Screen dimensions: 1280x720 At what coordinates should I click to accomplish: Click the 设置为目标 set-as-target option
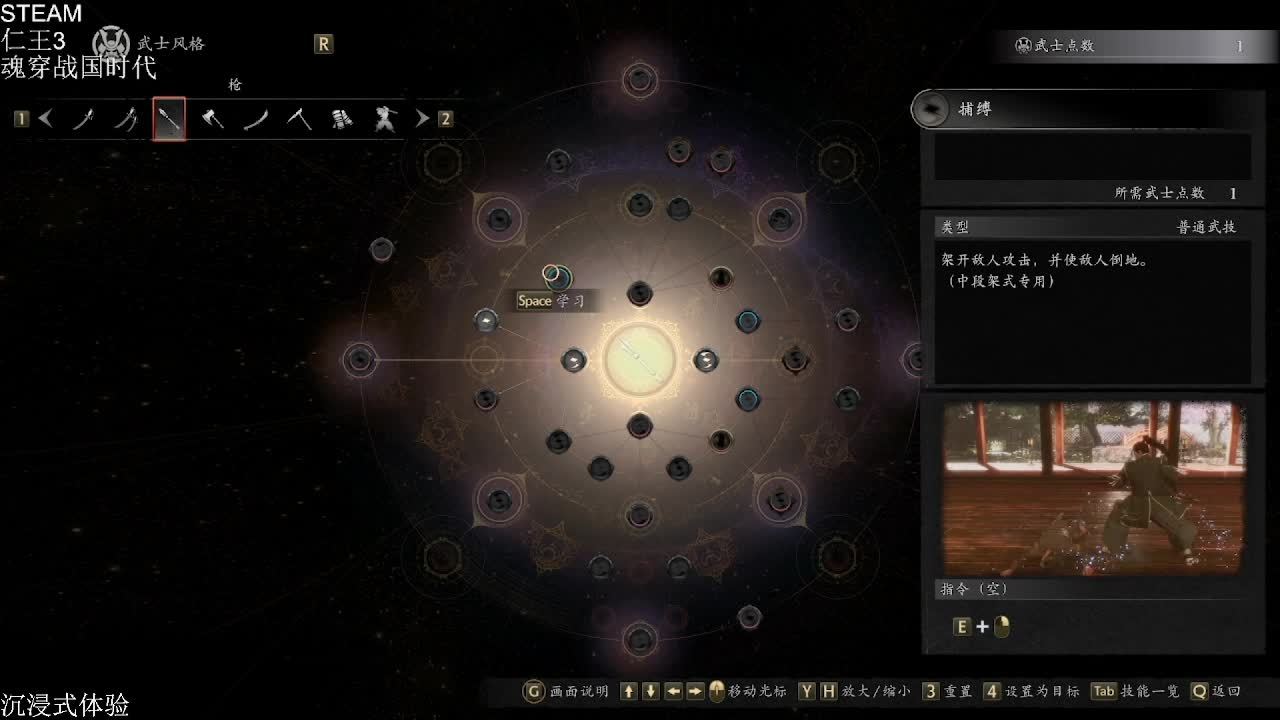point(1030,691)
